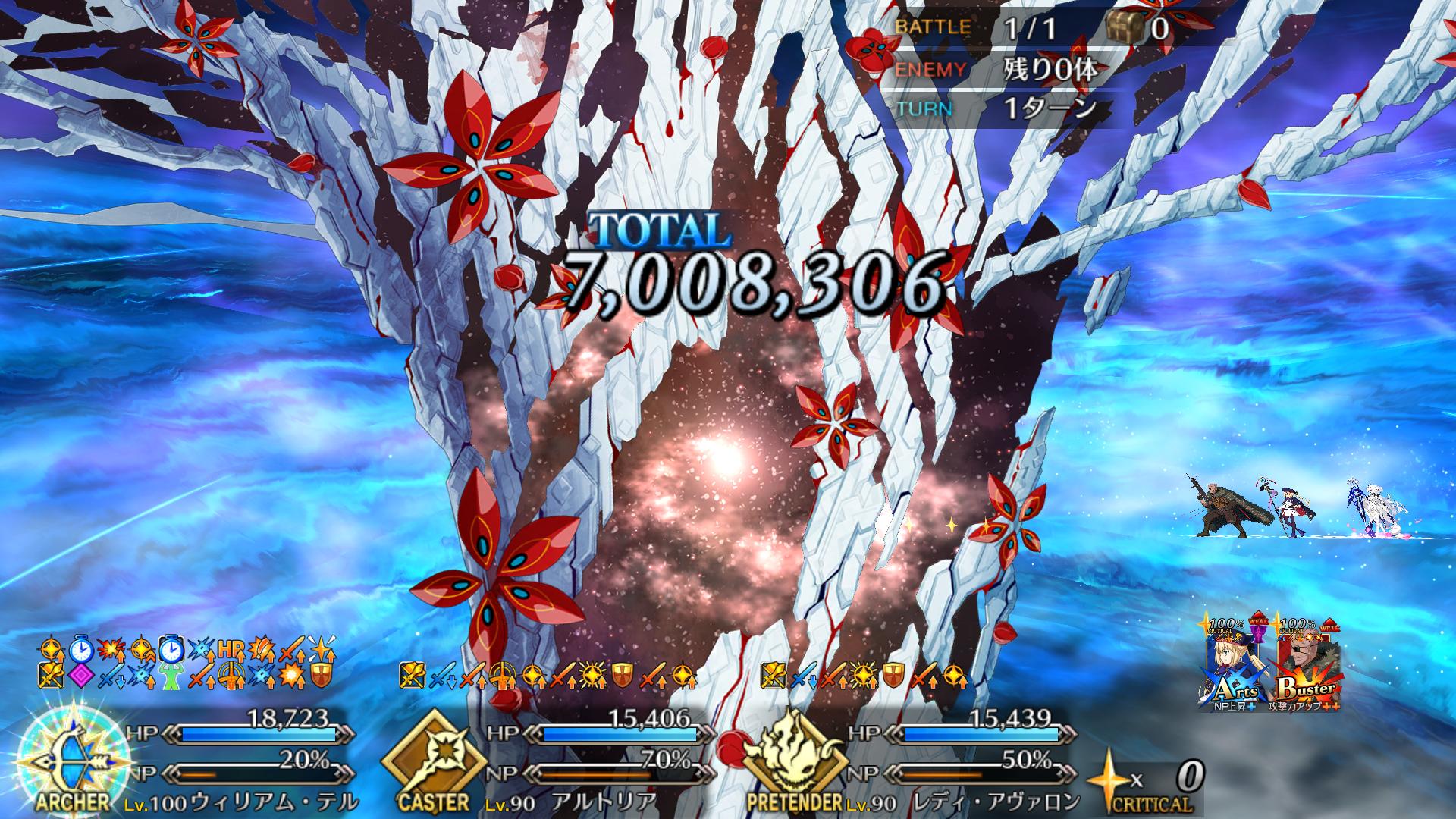
Task: Click the WEAK marker above the Buster card
Action: click(1330, 628)
